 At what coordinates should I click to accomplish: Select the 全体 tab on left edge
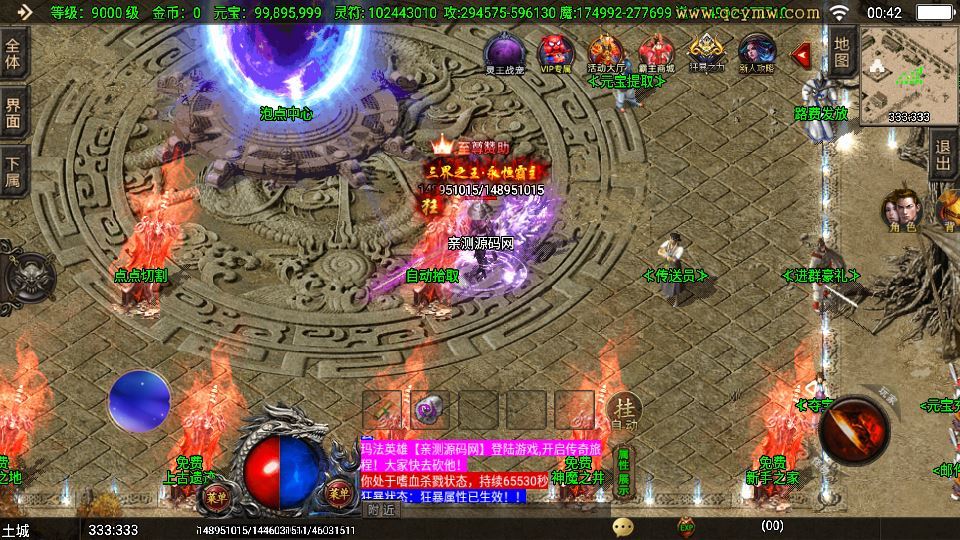pos(13,54)
